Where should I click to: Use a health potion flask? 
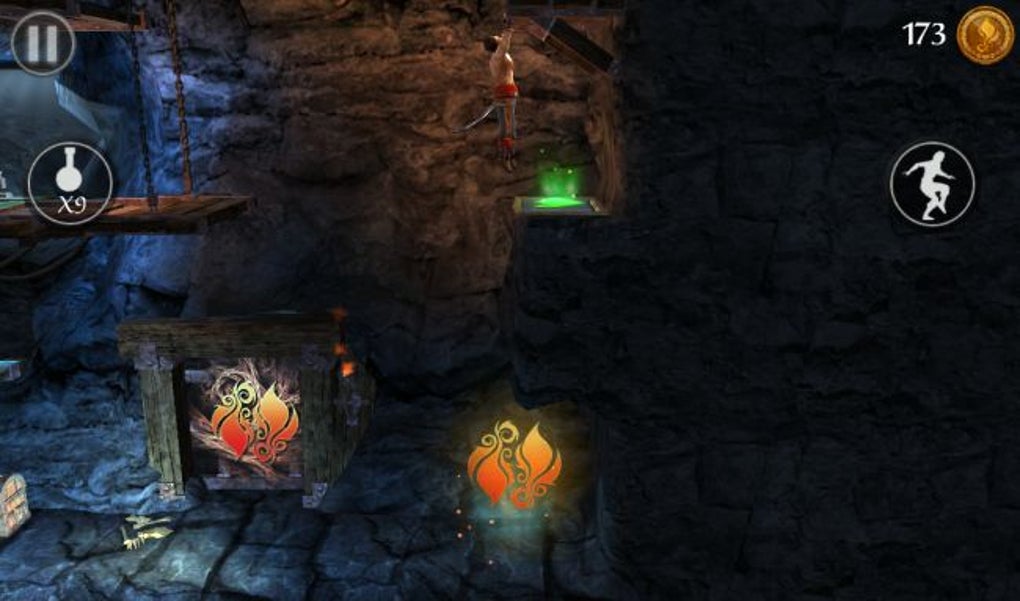coord(69,182)
